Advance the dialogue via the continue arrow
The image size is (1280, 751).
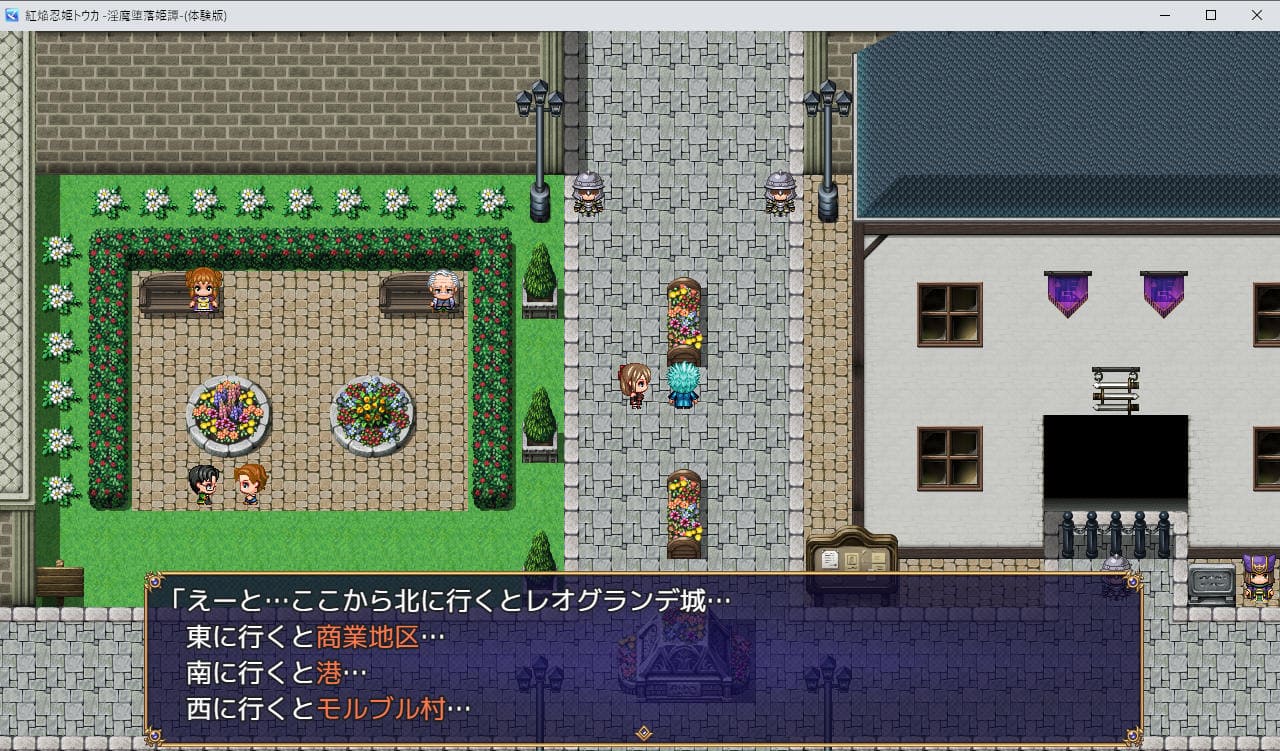click(x=644, y=733)
